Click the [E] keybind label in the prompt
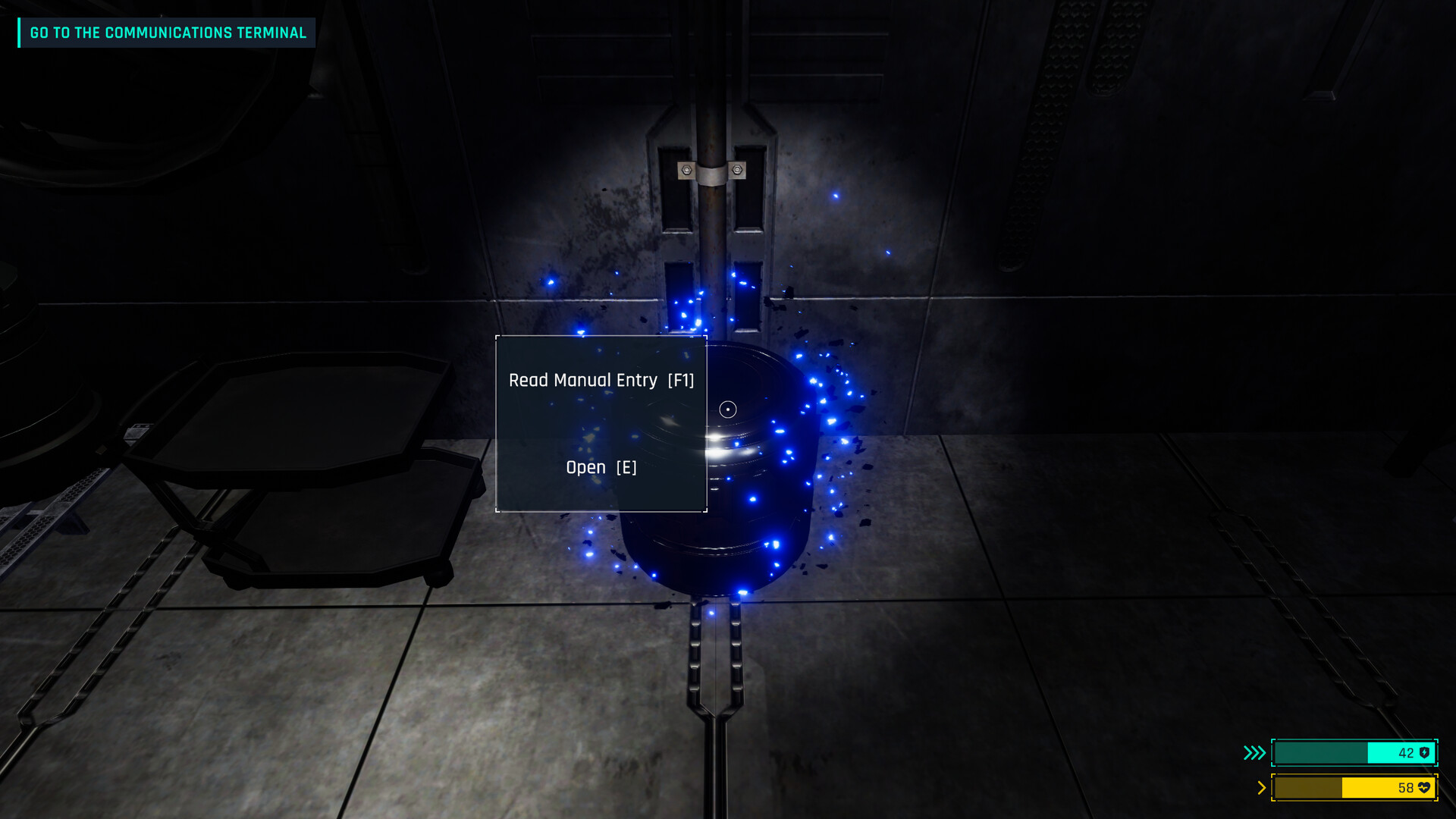The width and height of the screenshot is (1456, 819). point(628,467)
